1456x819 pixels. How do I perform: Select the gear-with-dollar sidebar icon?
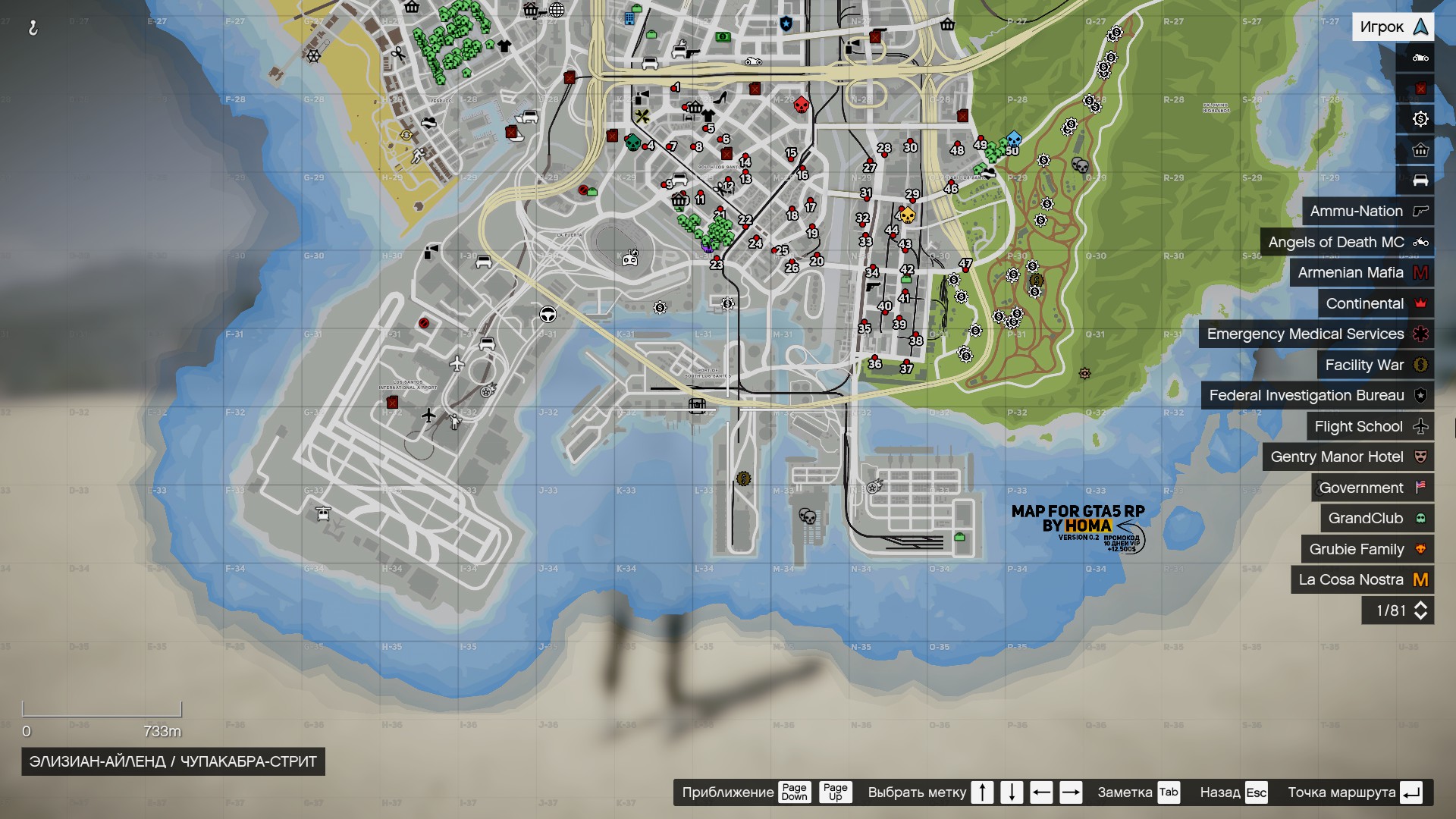click(1420, 119)
